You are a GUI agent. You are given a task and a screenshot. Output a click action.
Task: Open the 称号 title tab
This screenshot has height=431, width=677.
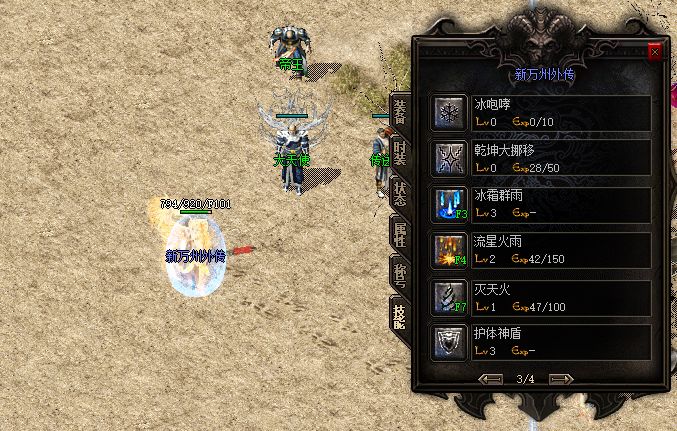point(400,274)
